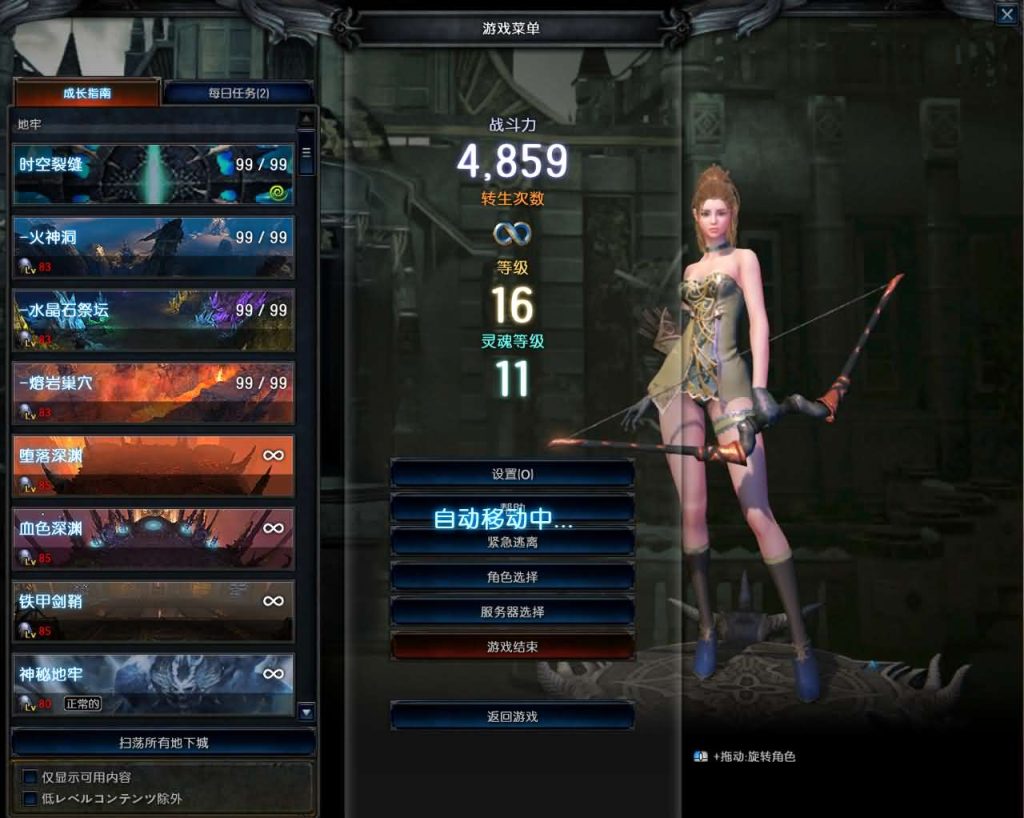
Task: Click the 扫荡所有地下城 button
Action: click(x=163, y=743)
